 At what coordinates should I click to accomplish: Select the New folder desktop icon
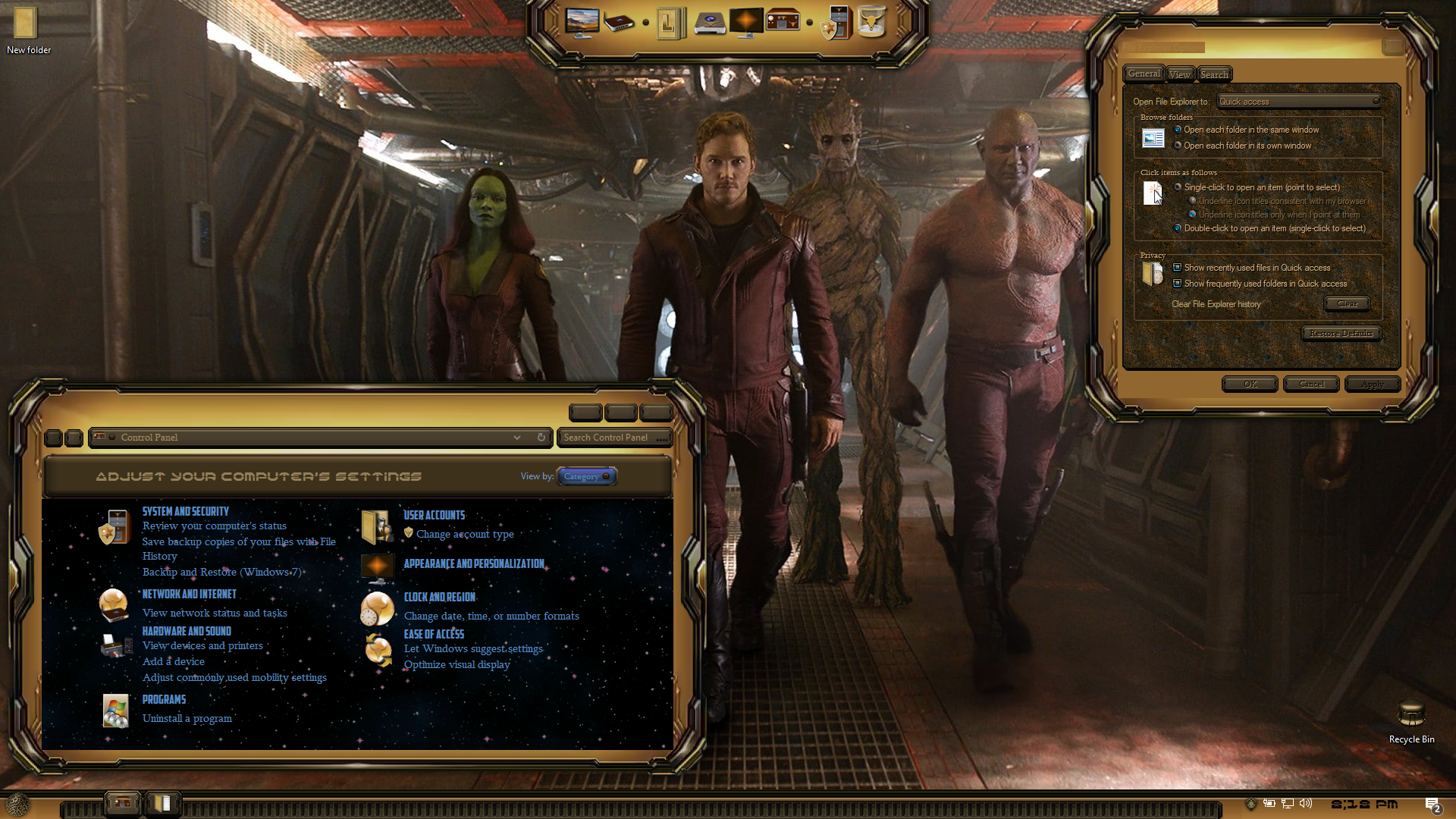[x=25, y=24]
